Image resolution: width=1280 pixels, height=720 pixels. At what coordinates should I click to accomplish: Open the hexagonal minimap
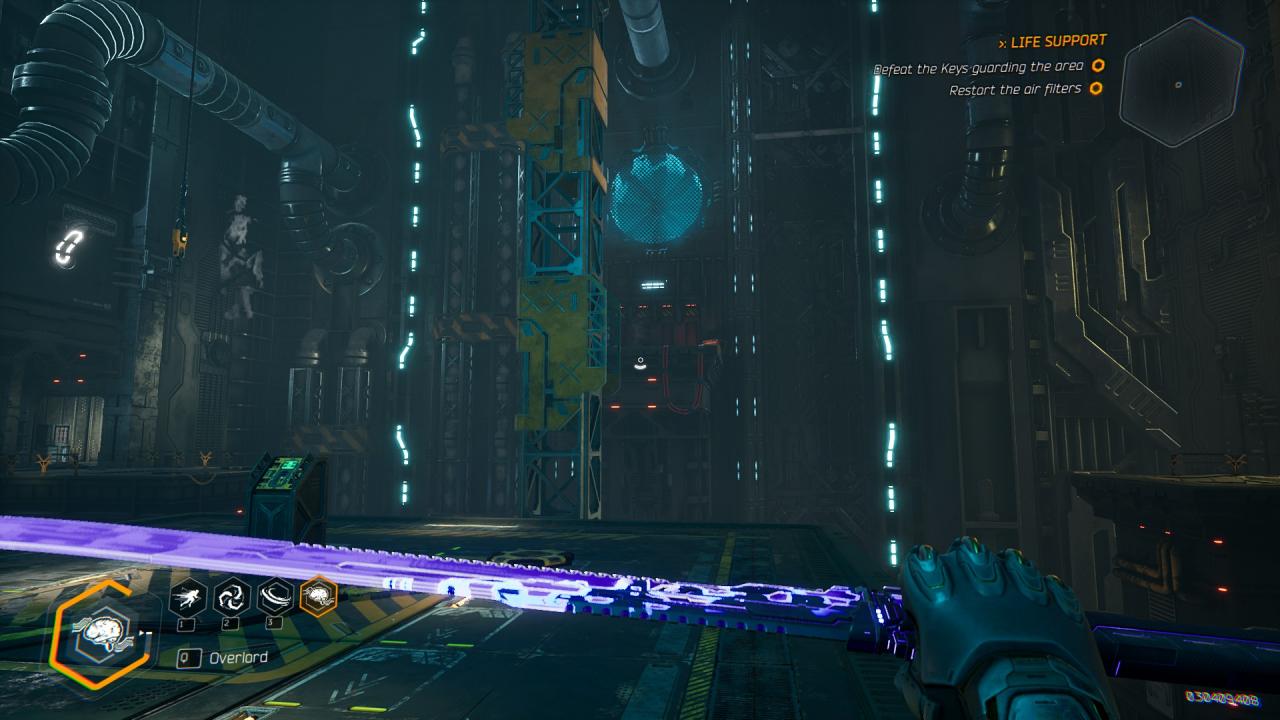pos(1180,82)
